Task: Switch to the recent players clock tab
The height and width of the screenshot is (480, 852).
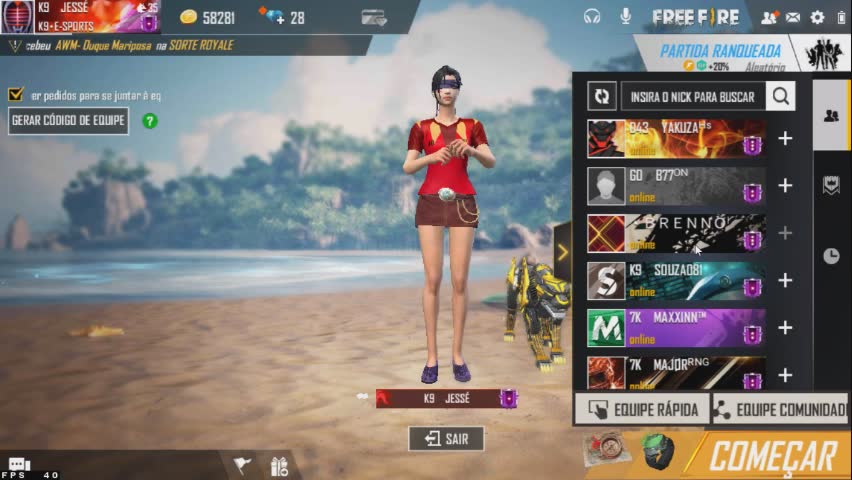Action: [x=831, y=256]
